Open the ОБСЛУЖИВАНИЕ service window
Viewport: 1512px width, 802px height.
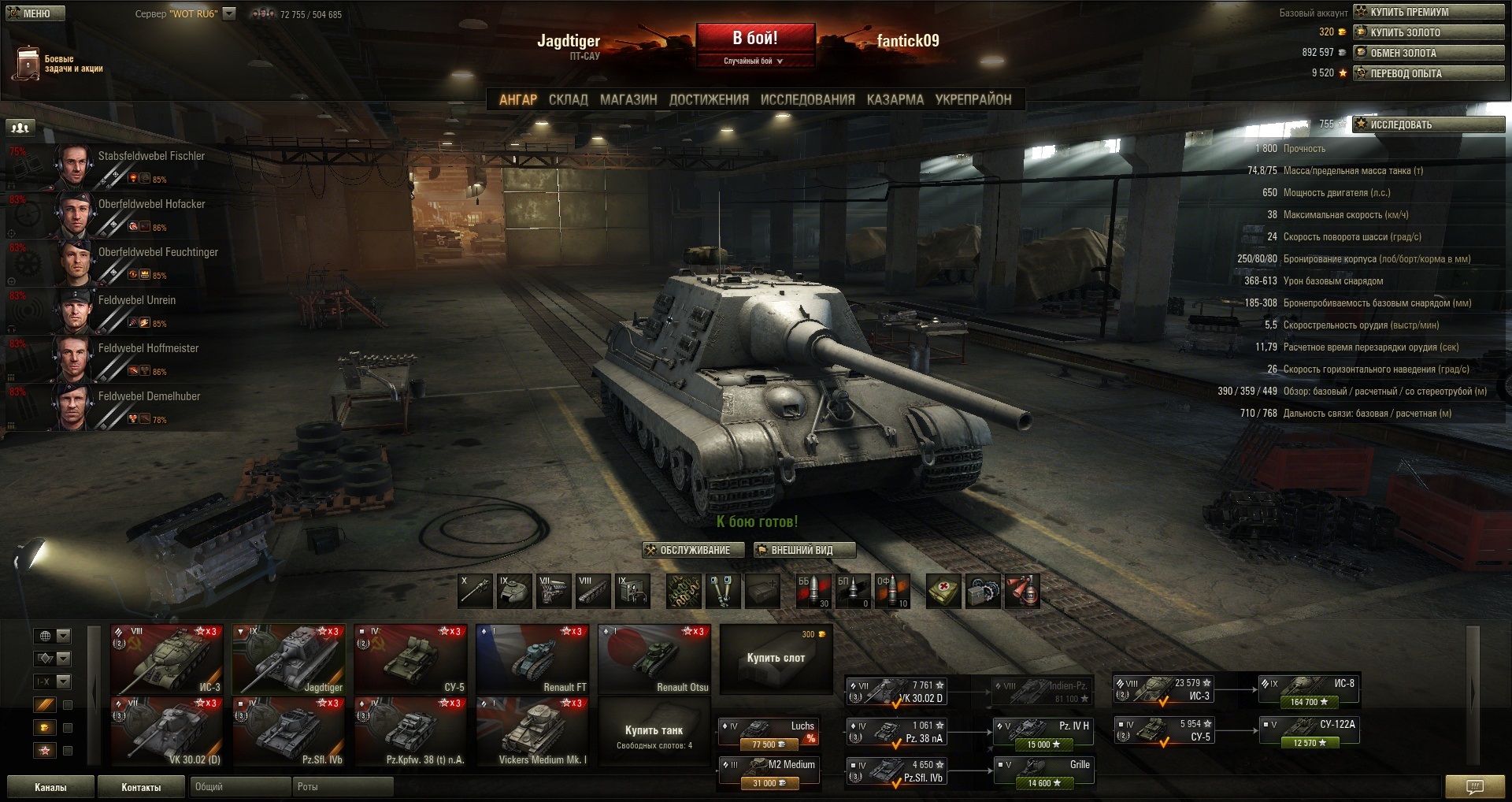coord(693,550)
